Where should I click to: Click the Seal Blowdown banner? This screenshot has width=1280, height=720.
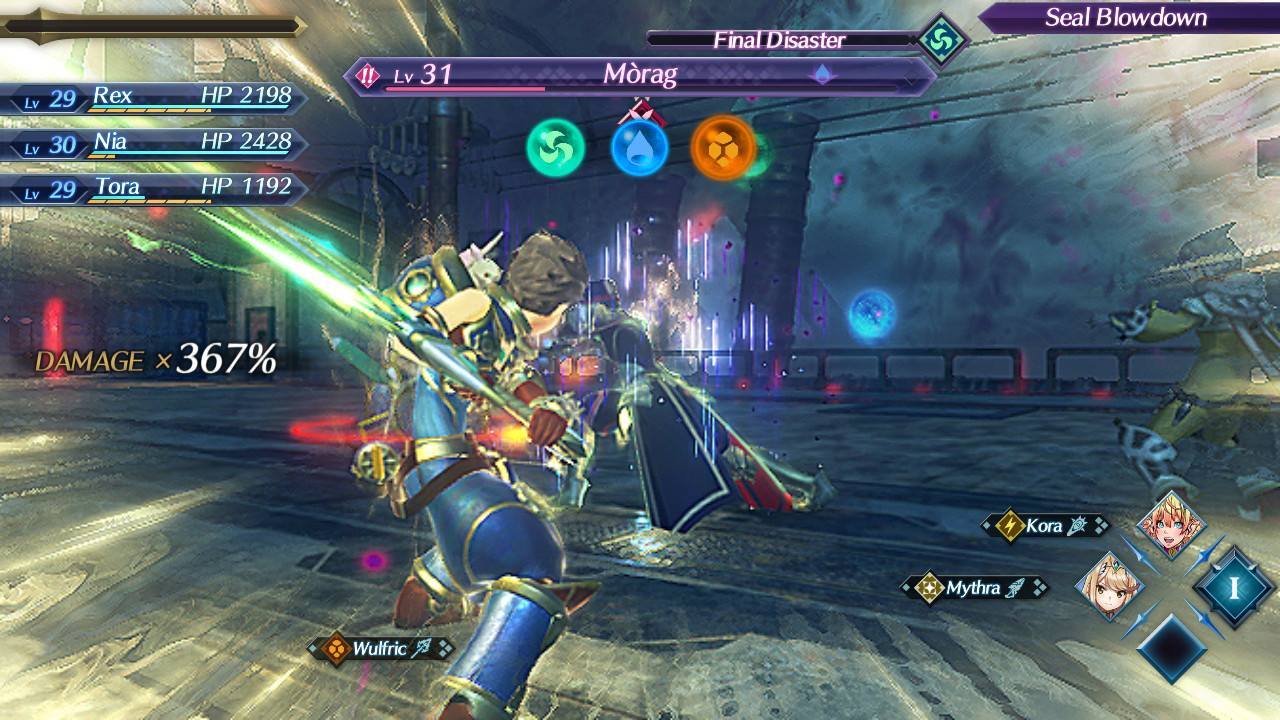[x=1126, y=17]
